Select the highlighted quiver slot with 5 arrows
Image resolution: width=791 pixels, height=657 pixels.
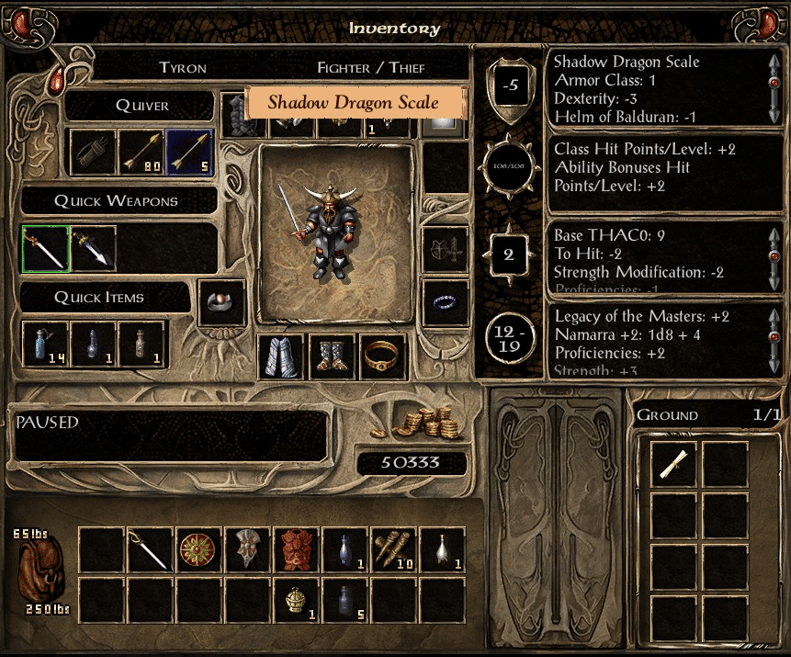(x=190, y=151)
